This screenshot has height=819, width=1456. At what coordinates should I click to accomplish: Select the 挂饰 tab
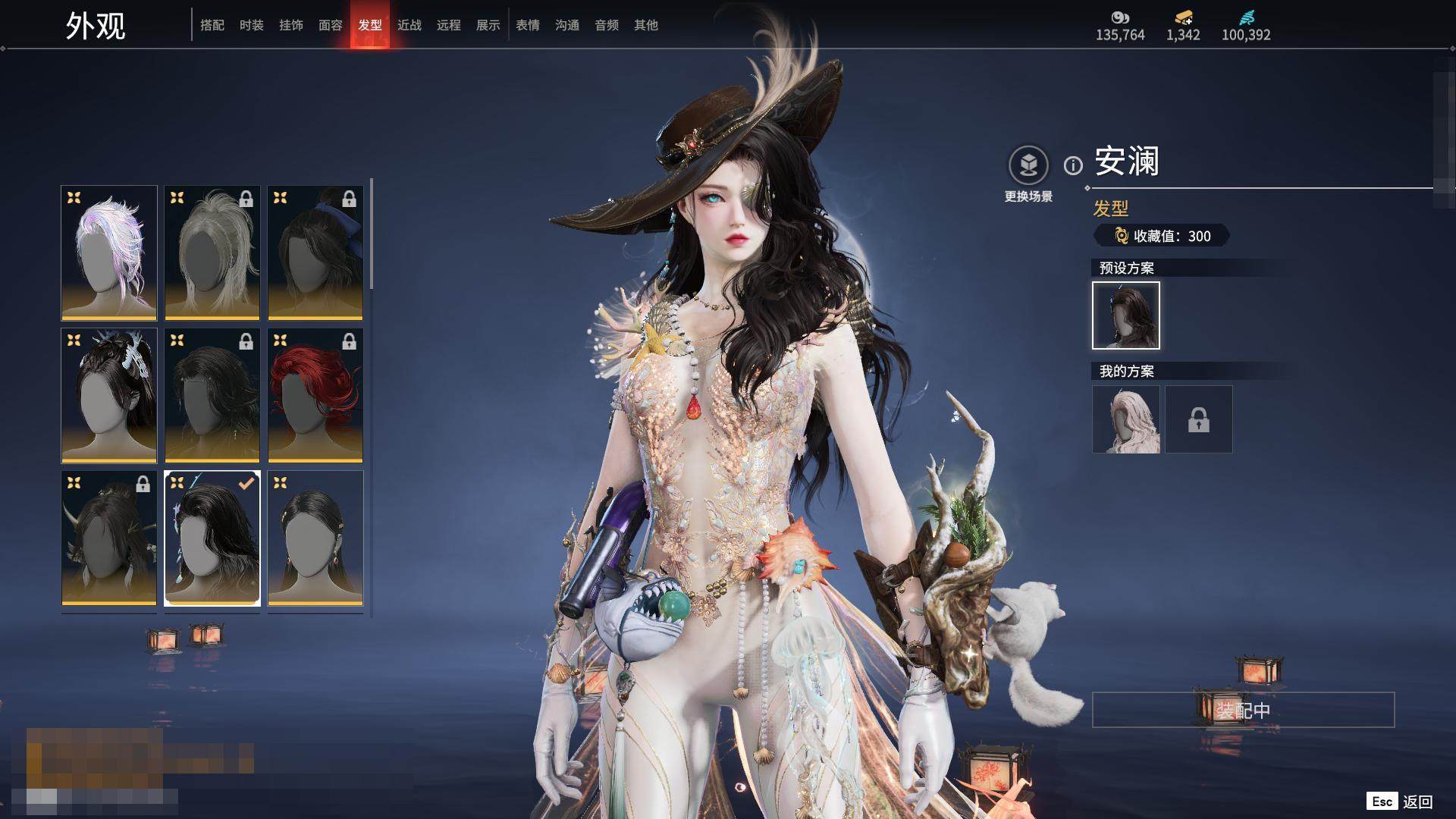coord(291,25)
